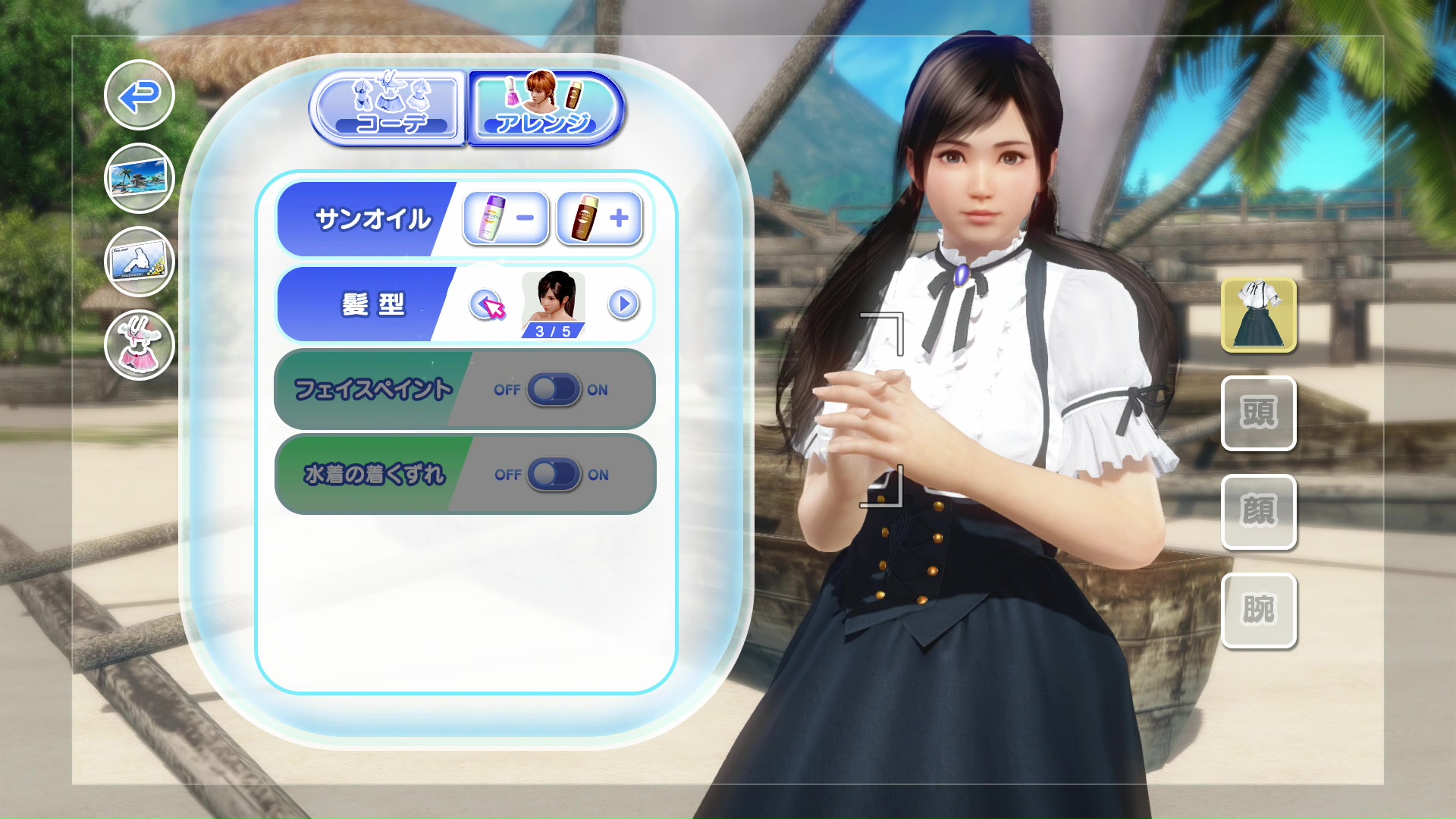The image size is (1456, 819).
Task: Click the right arrow beside the hairstyle preview
Action: pyautogui.click(x=622, y=305)
